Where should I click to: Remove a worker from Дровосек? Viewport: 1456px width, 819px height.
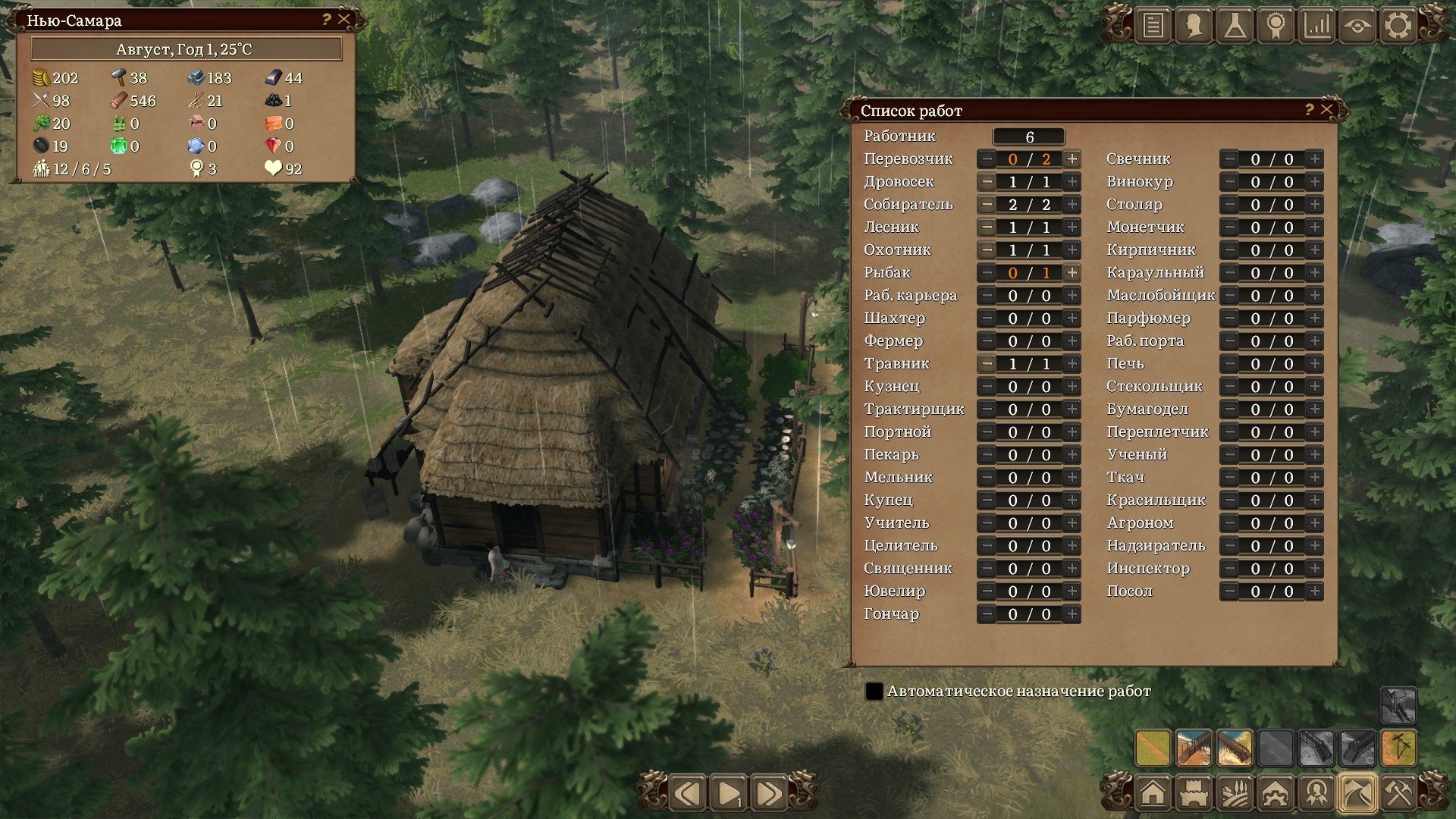987,182
